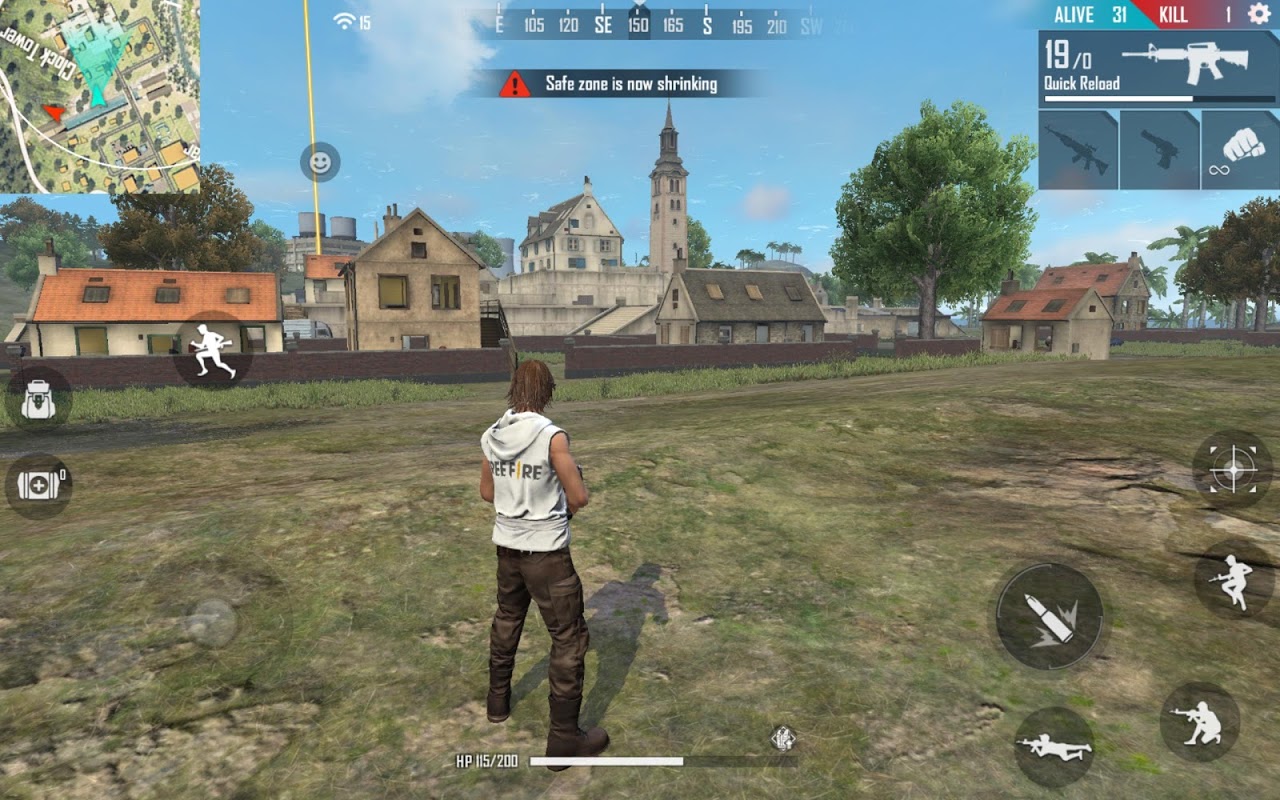Open the settings gear
The image size is (1280, 800).
pos(1253,15)
